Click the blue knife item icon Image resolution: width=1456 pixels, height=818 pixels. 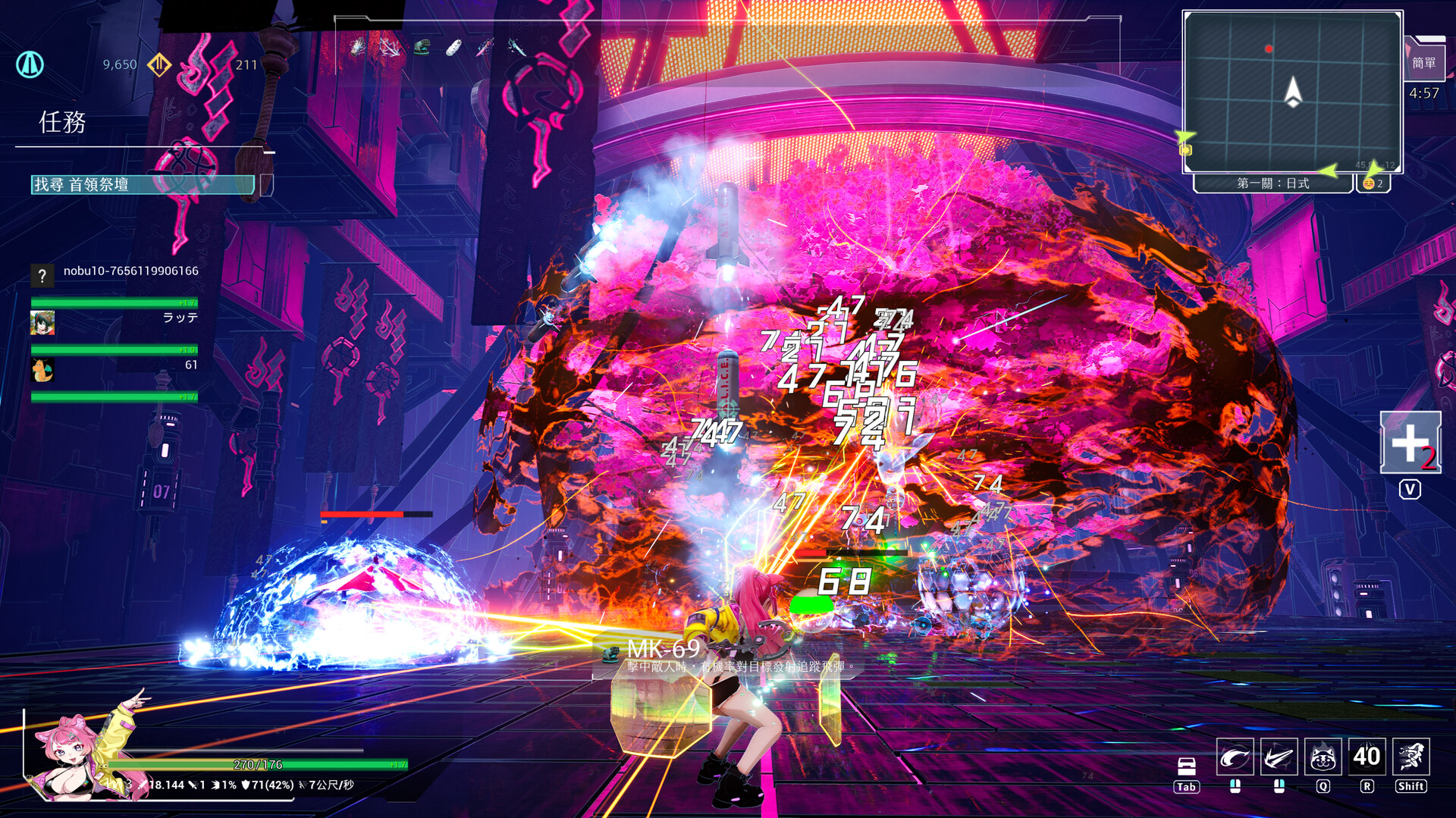(x=516, y=47)
